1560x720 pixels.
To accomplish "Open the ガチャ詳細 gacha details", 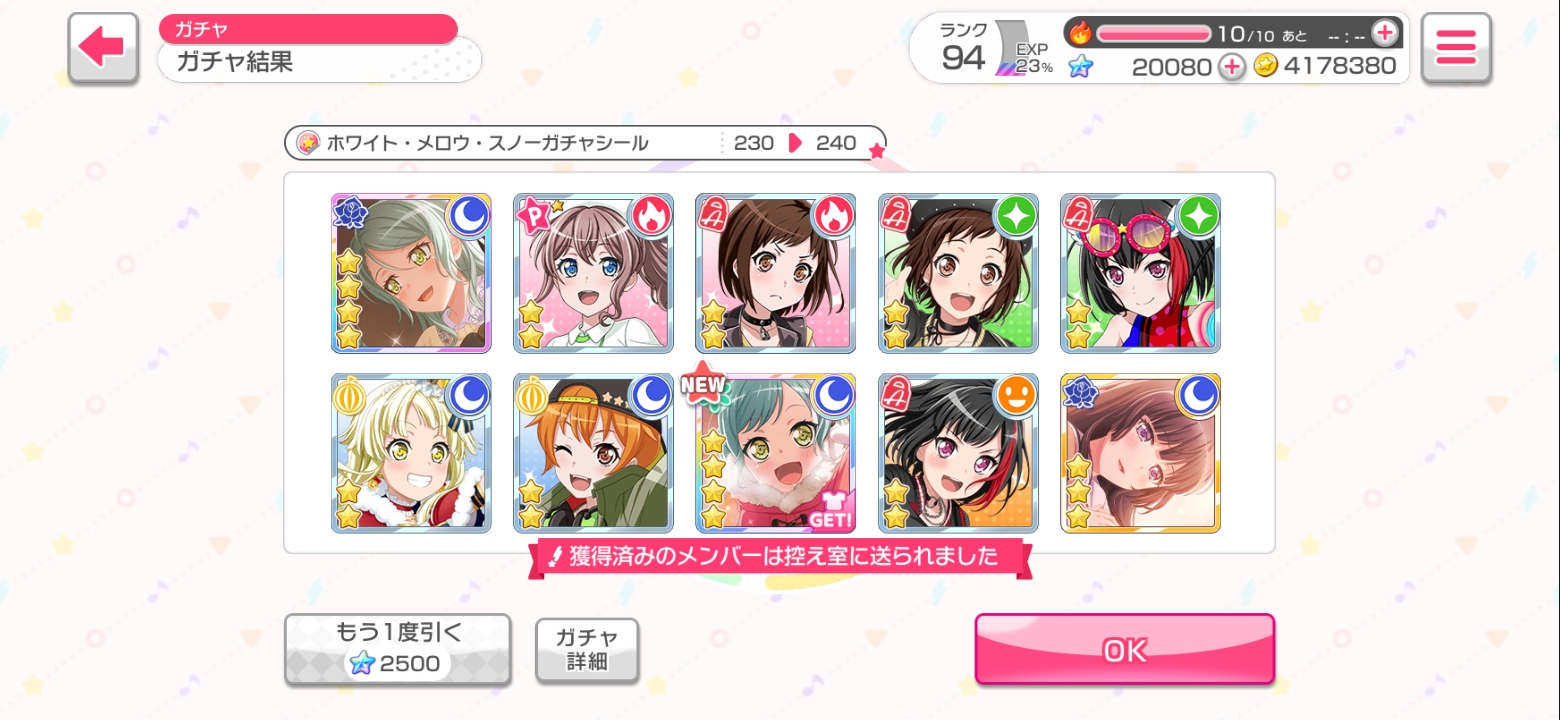I will [x=587, y=650].
